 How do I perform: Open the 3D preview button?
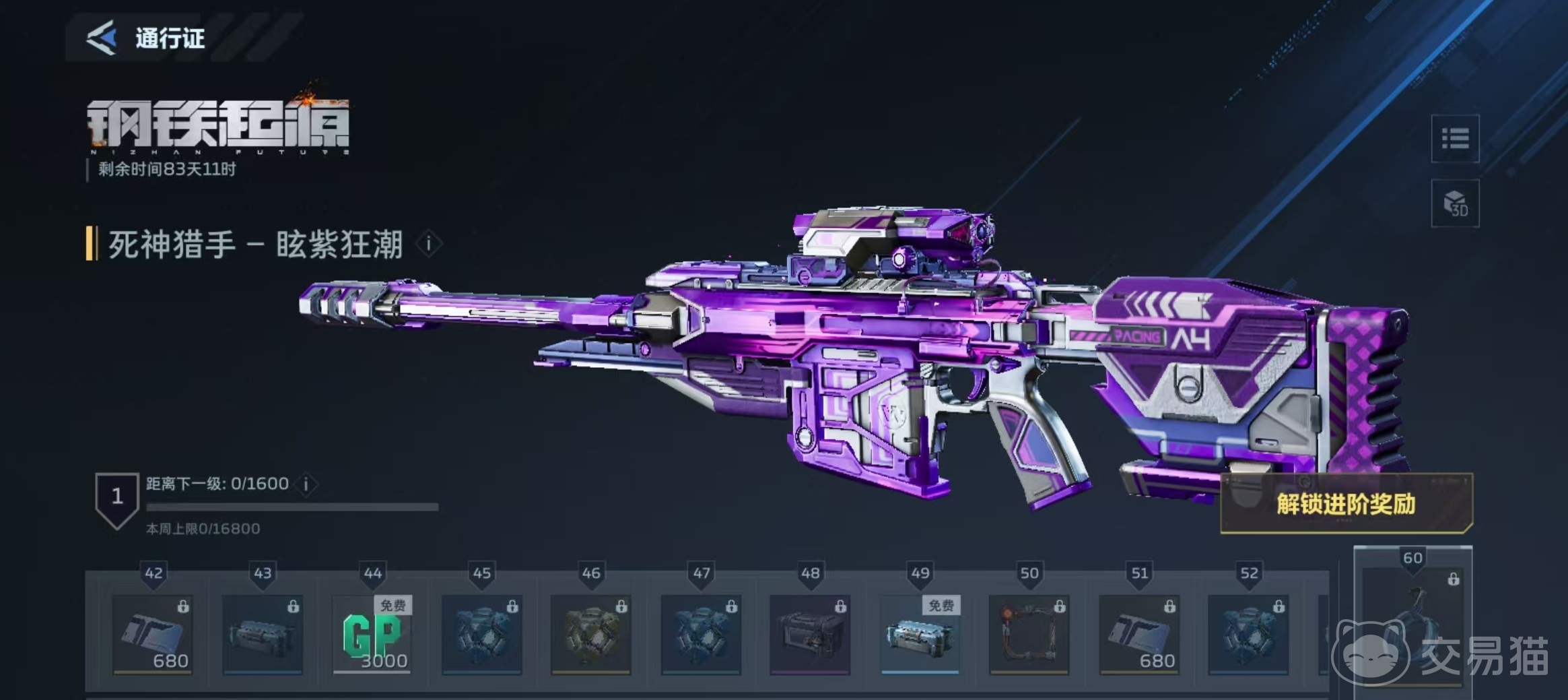[x=1454, y=203]
